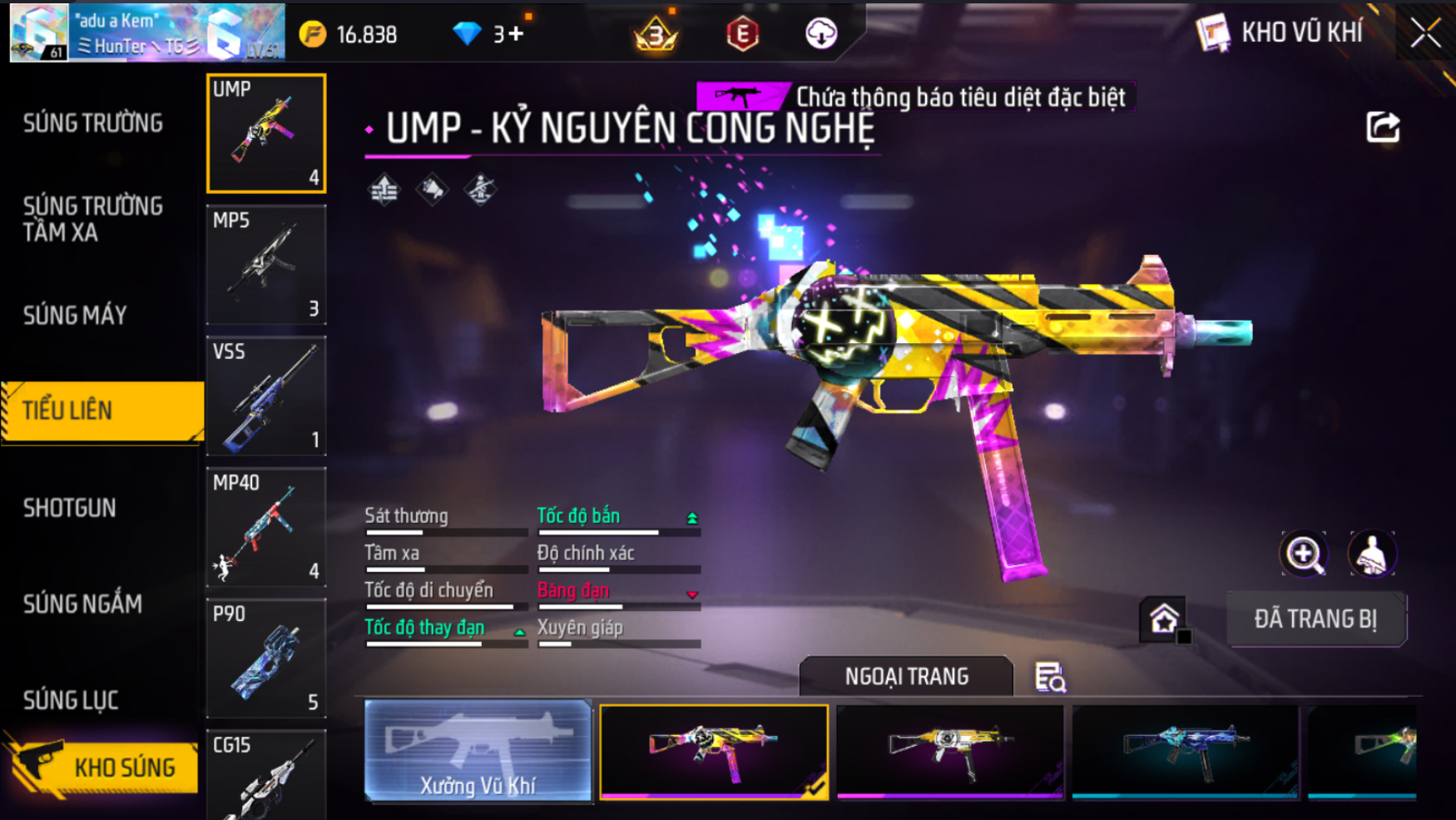Select the MP5 weapon tile
The image size is (1456, 820).
pos(266,265)
